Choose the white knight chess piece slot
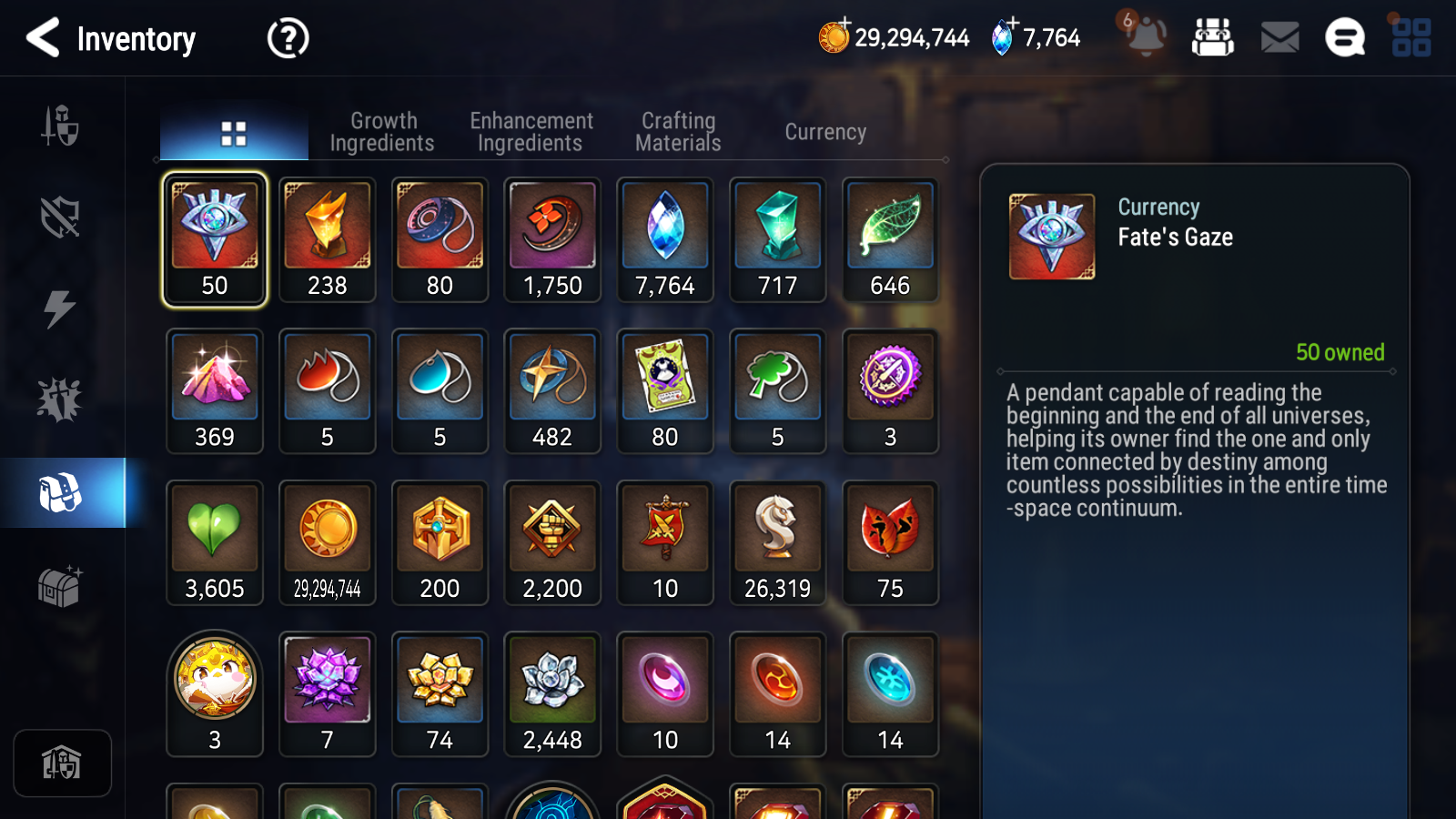Viewport: 1456px width, 819px height. [x=777, y=542]
